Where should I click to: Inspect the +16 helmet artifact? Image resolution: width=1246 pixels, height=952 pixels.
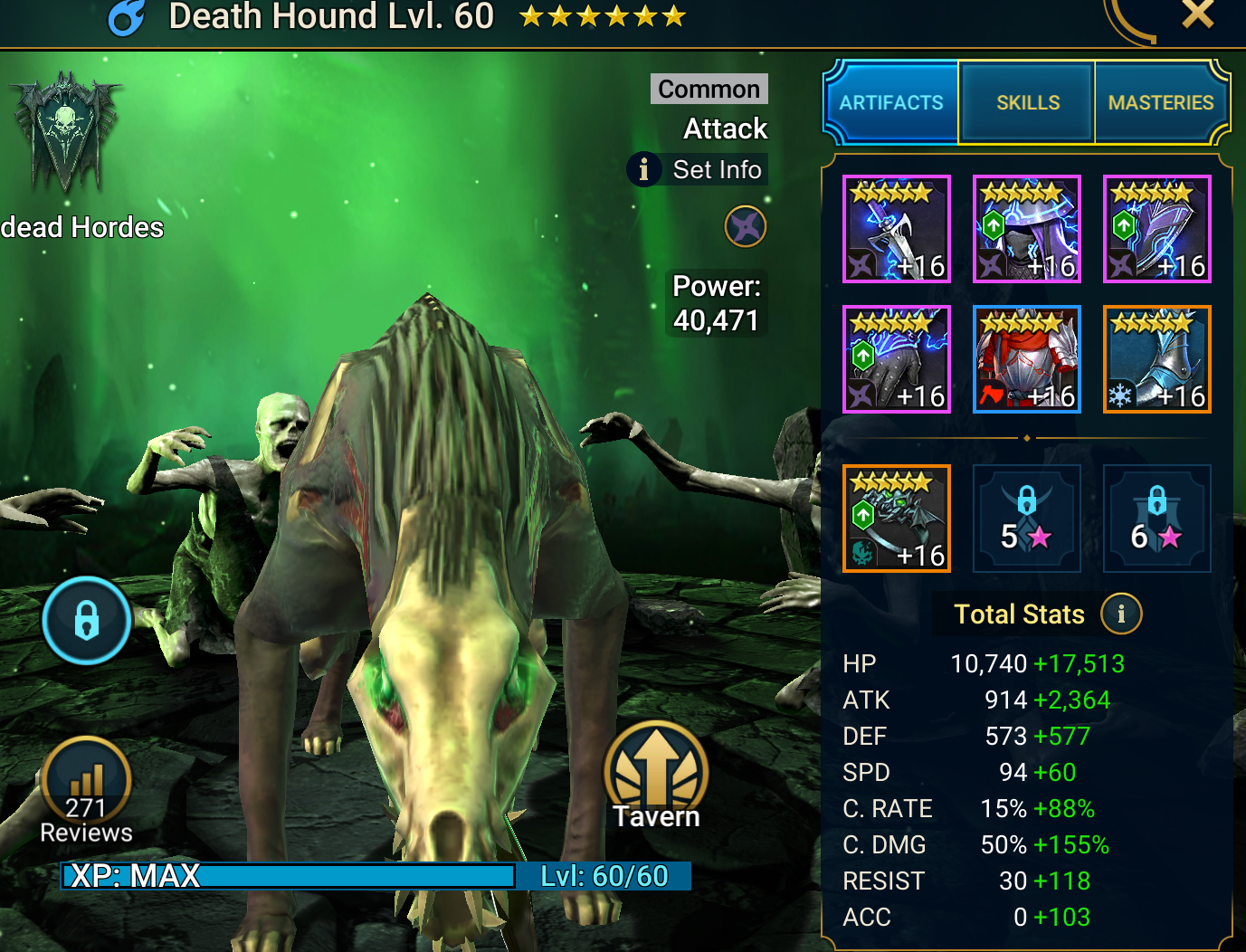click(x=1026, y=228)
